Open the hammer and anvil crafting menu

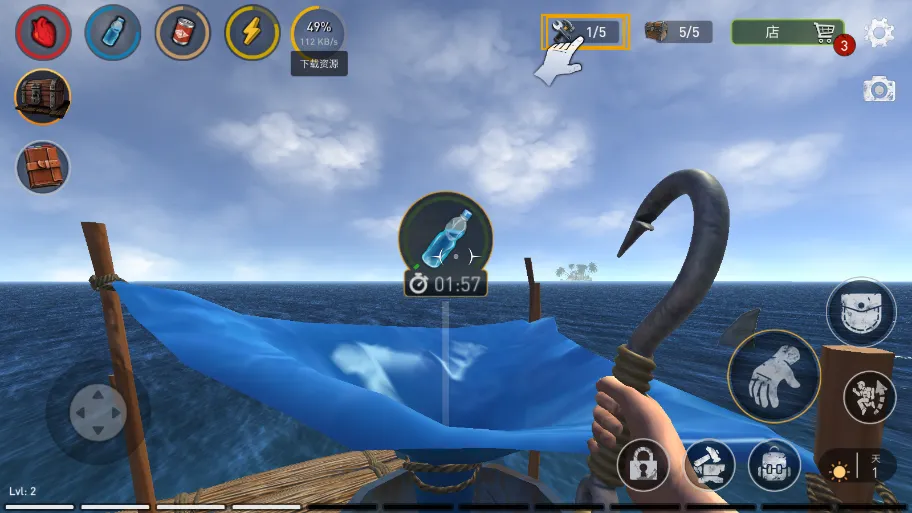[x=709, y=466]
